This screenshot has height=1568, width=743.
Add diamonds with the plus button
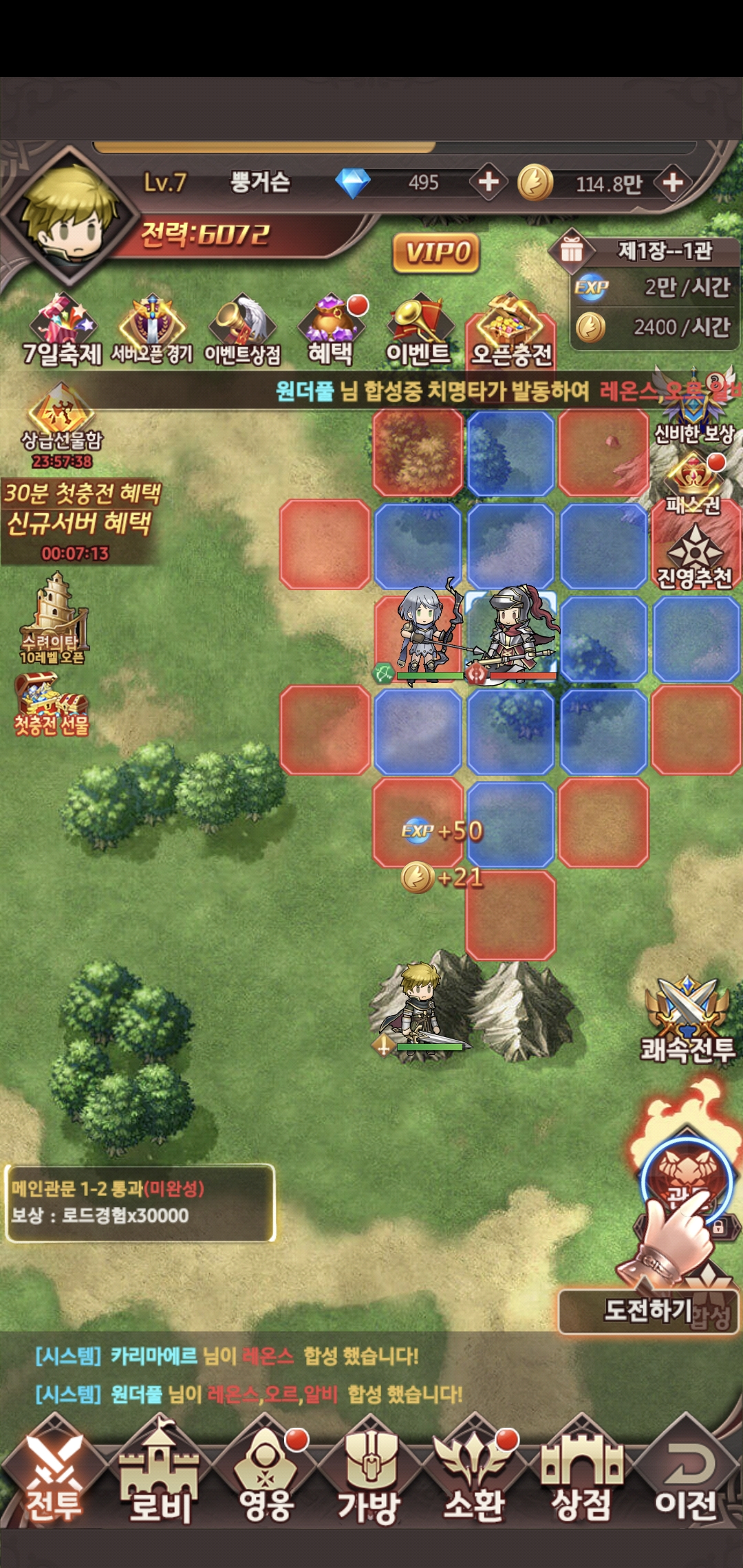(x=488, y=182)
